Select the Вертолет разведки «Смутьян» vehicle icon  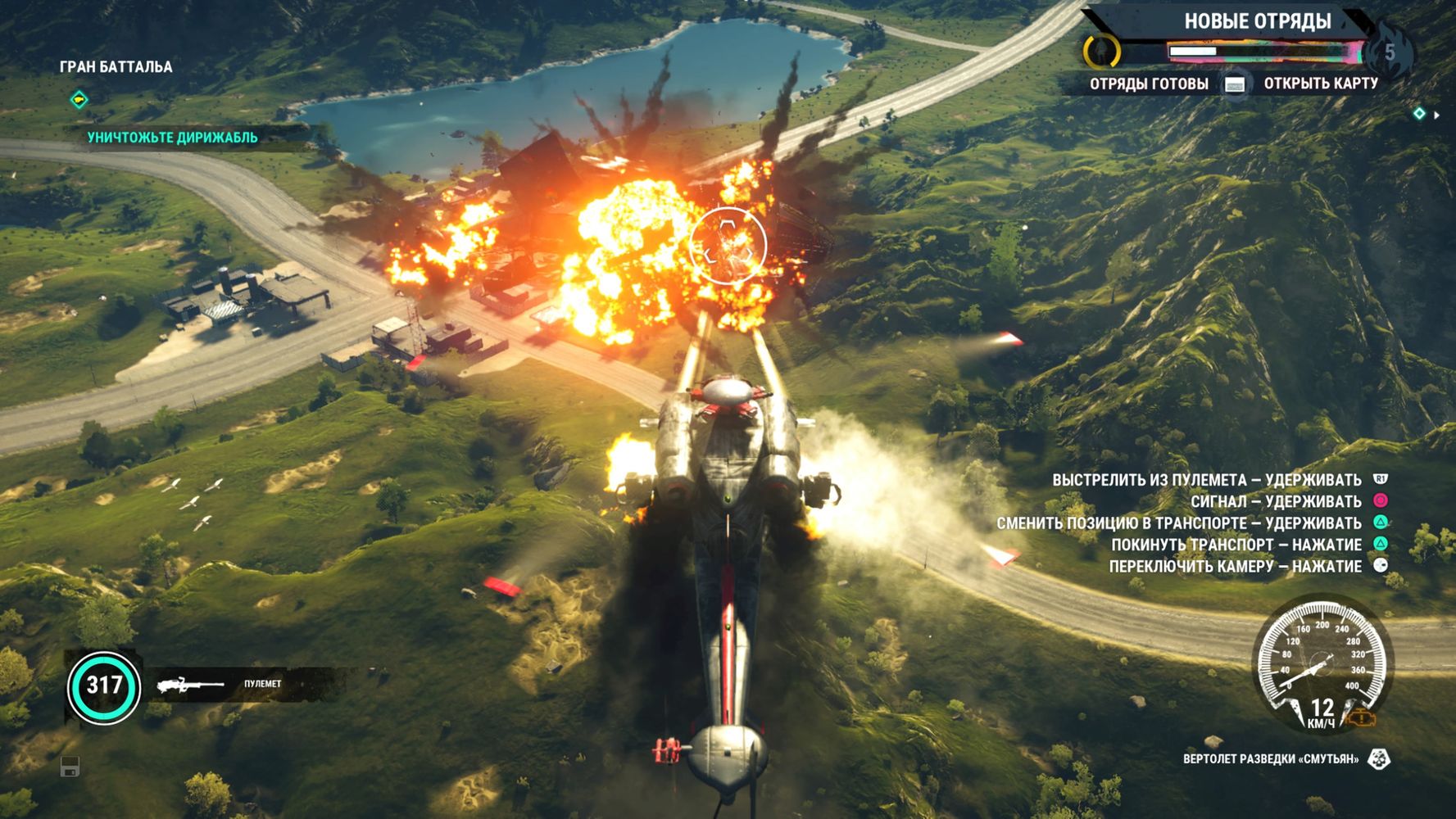[1380, 759]
